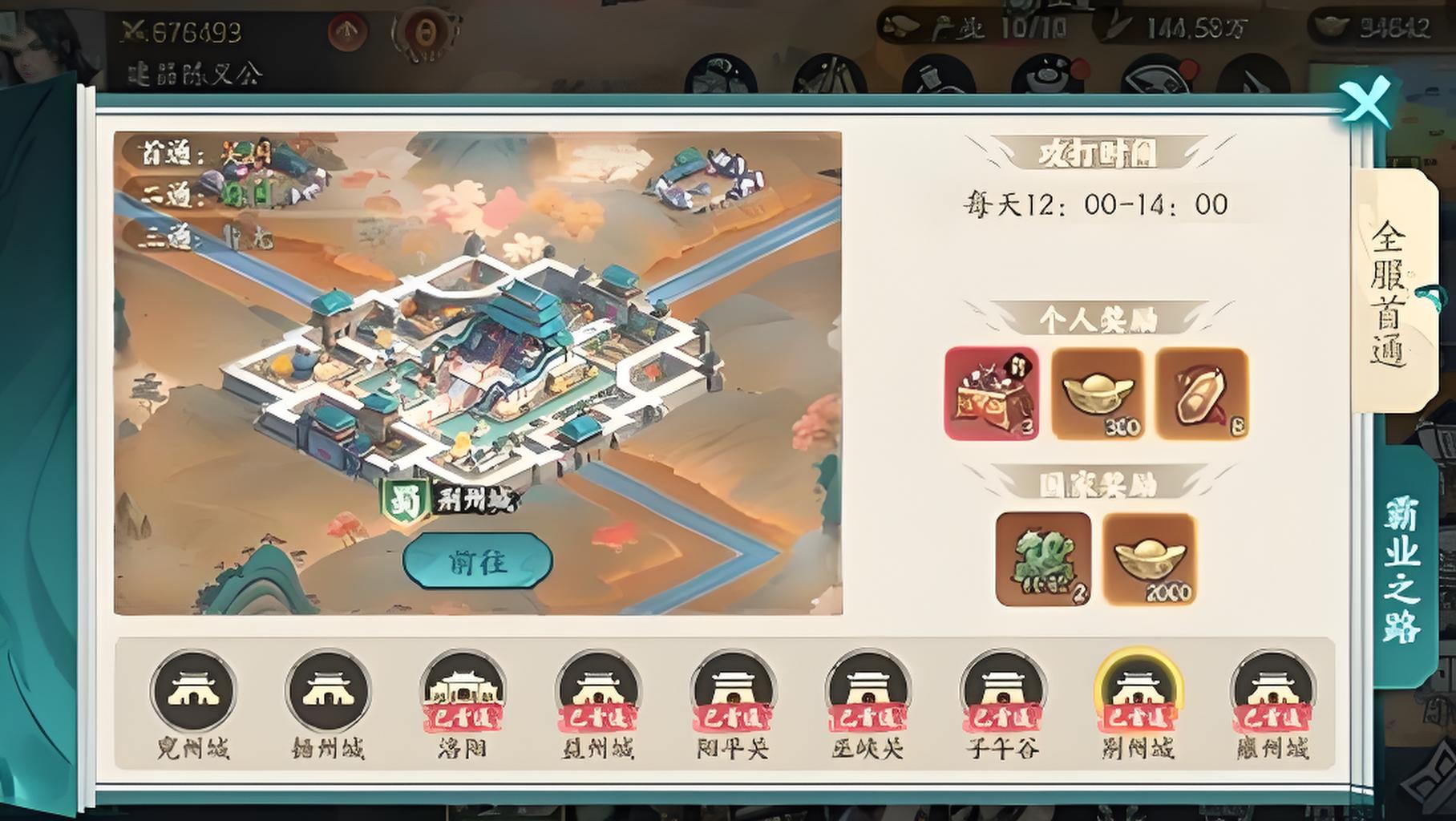The image size is (1456, 821).
Task: View the 300 gold ingot personal reward
Action: 1097,394
